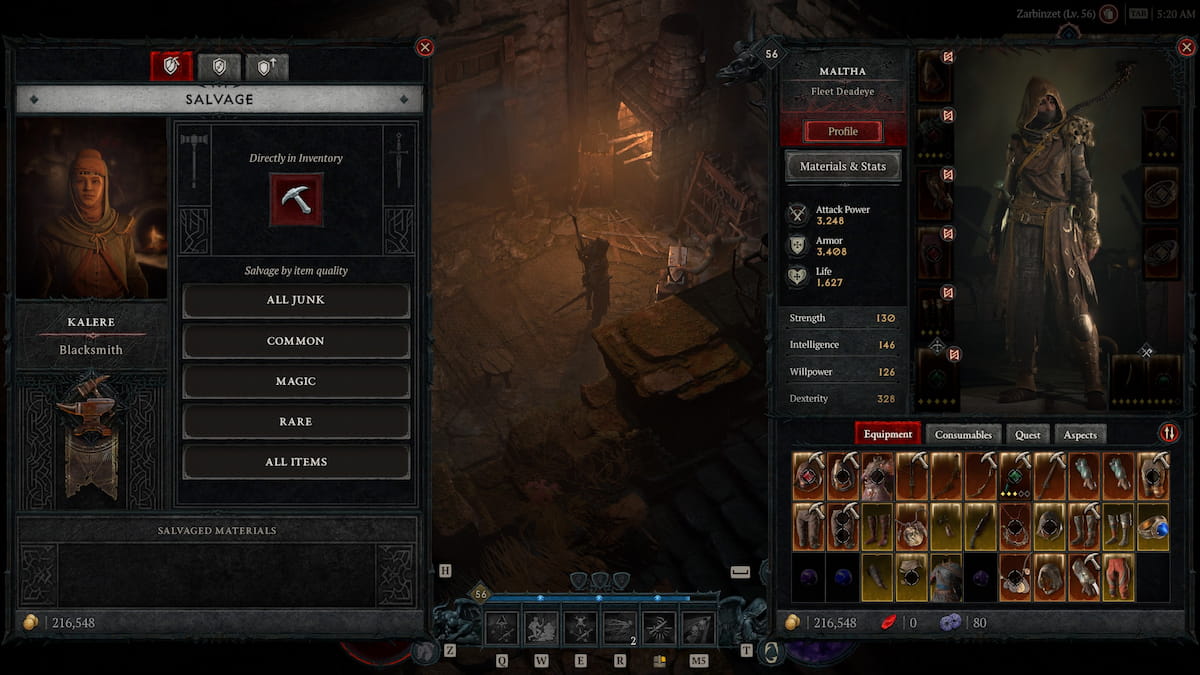Open the character Profile
Screen dimensions: 1200x675
[843, 131]
